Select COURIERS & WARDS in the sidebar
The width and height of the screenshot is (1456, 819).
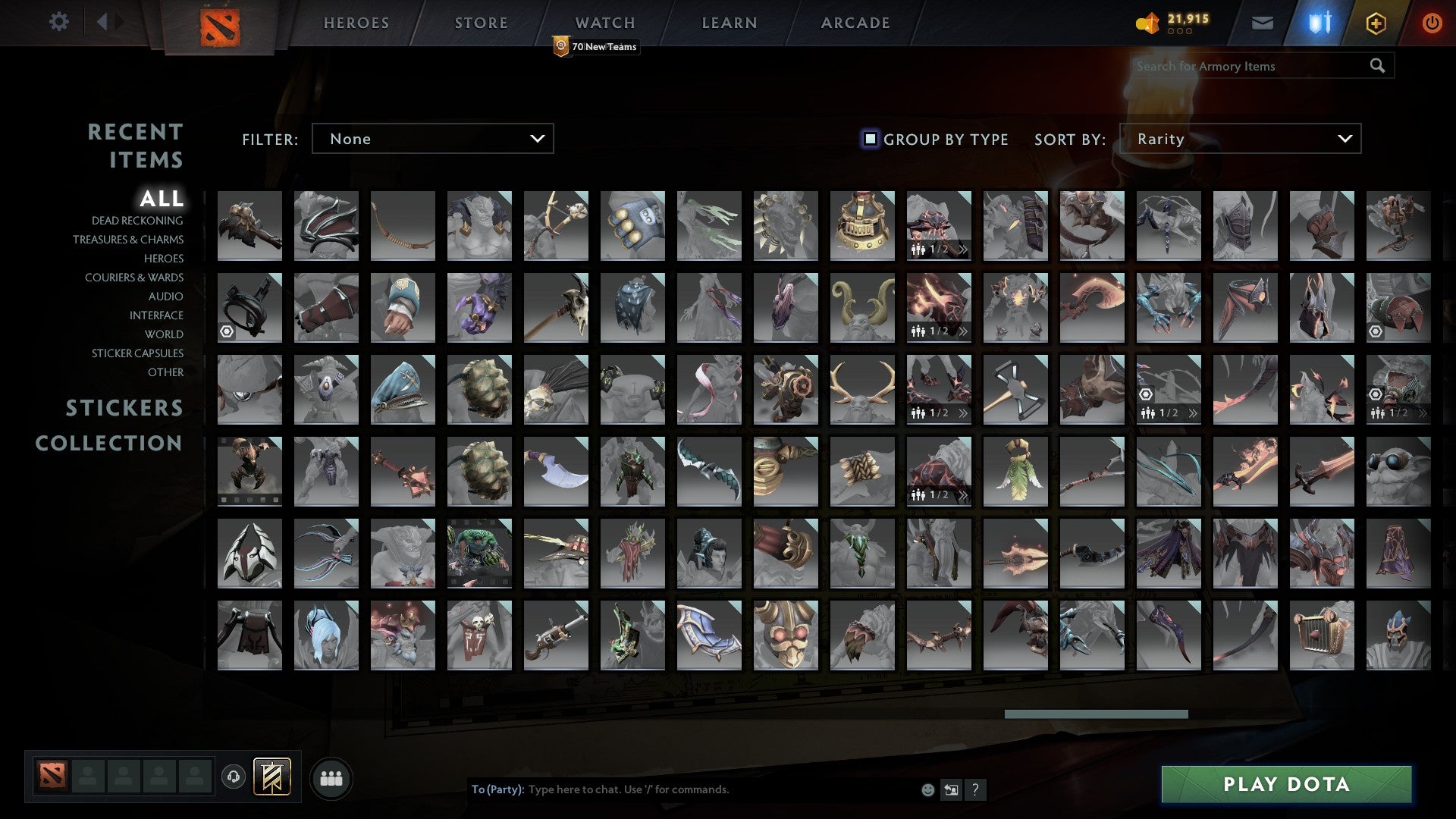click(133, 278)
